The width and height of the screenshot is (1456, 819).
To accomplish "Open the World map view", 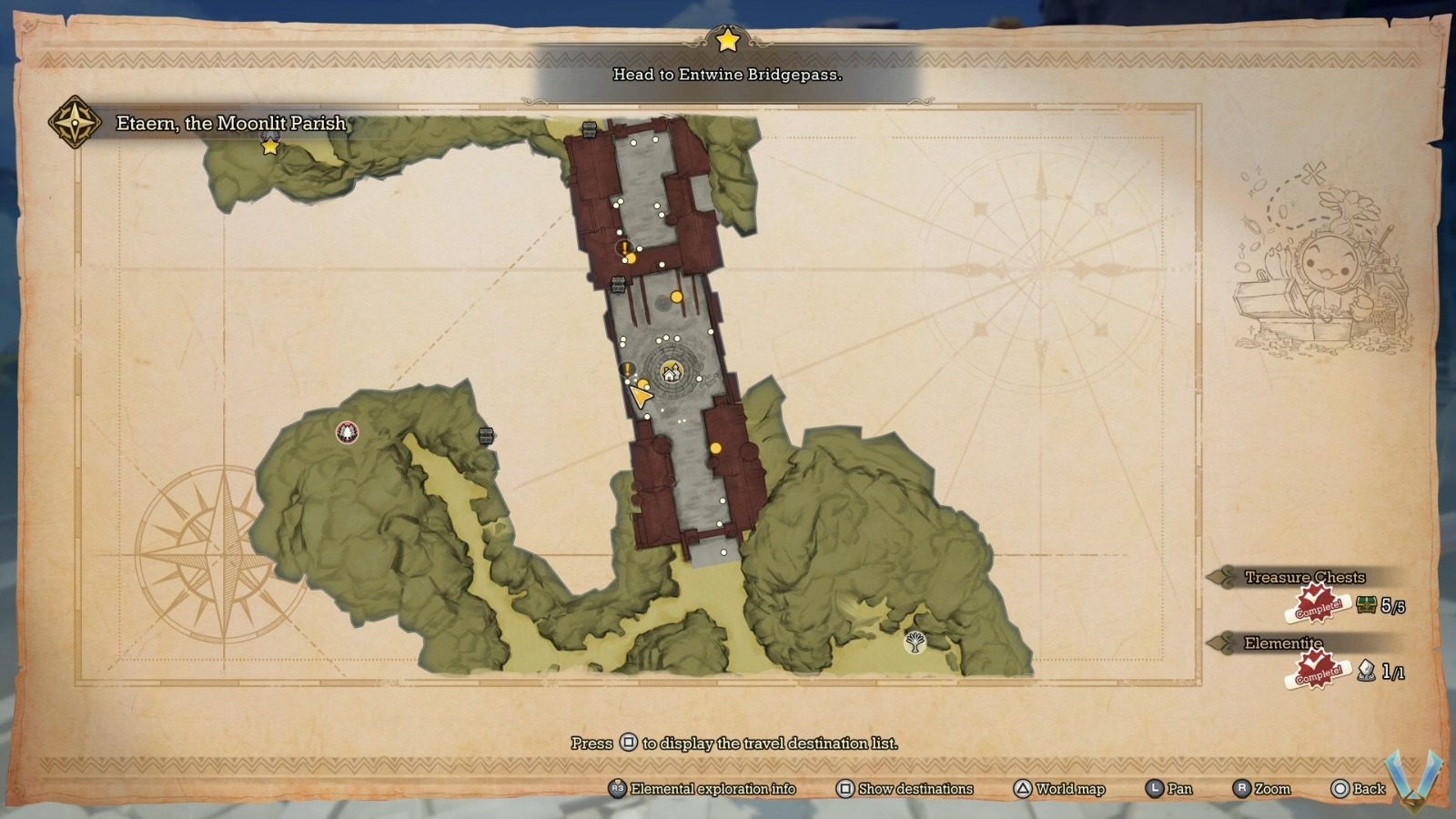I will click(1058, 789).
